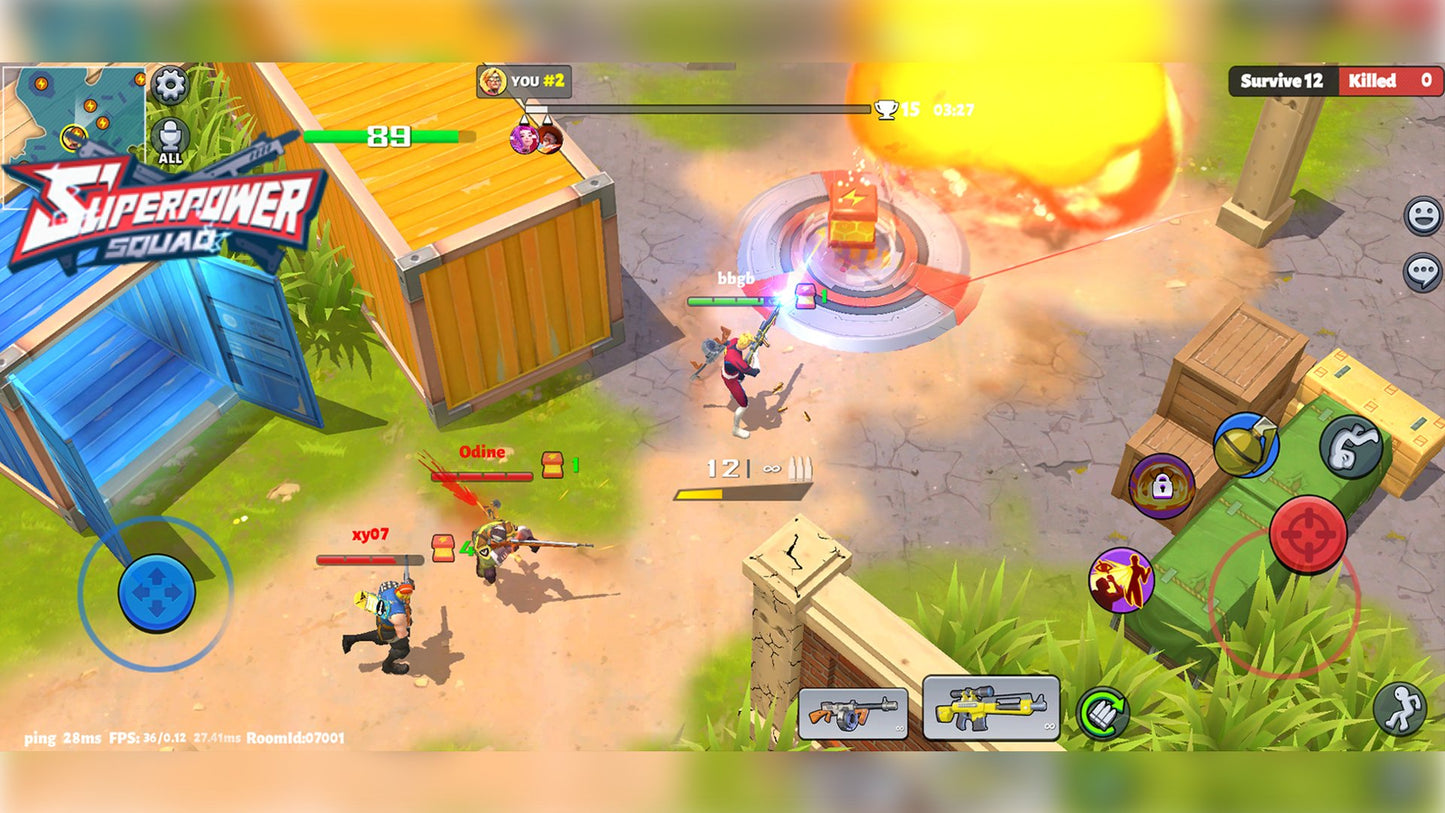The height and width of the screenshot is (813, 1445).
Task: Tap the blue movement joystick
Action: point(156,593)
